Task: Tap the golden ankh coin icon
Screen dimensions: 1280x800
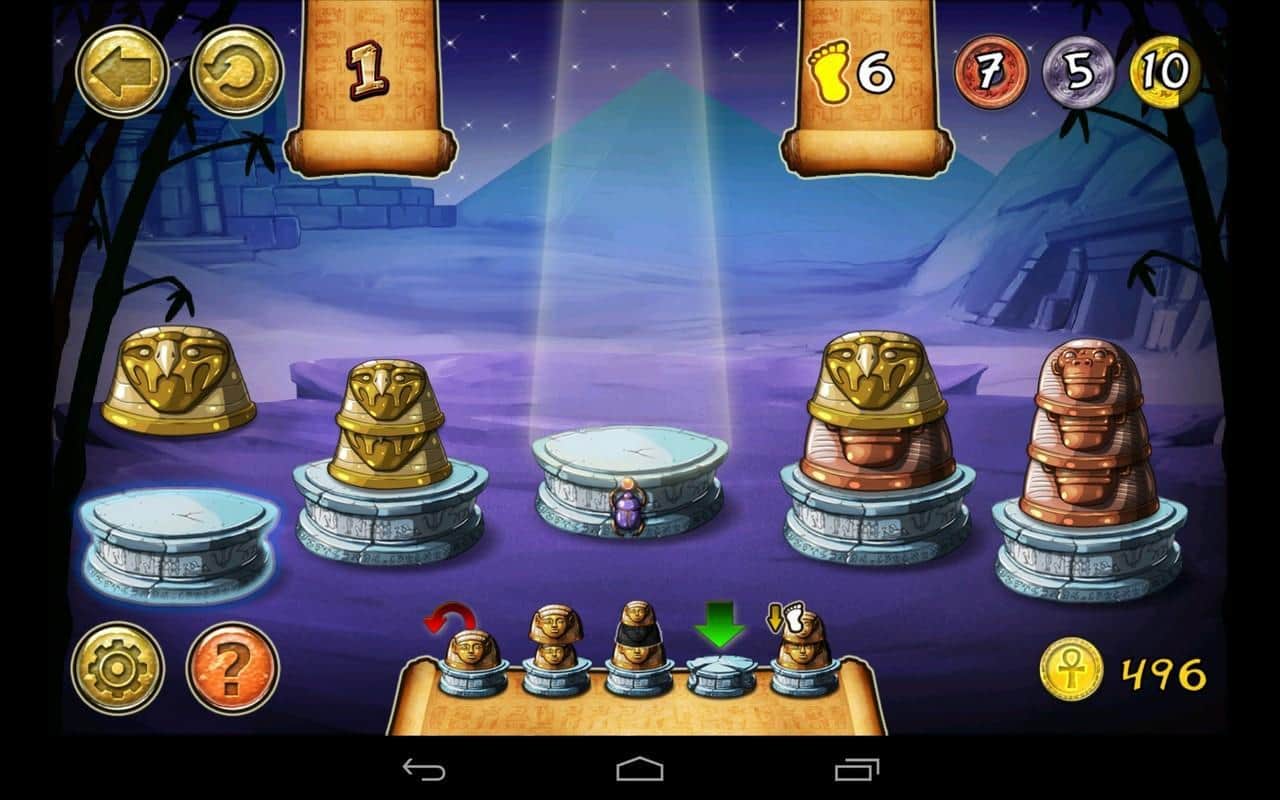Action: coord(1071,670)
